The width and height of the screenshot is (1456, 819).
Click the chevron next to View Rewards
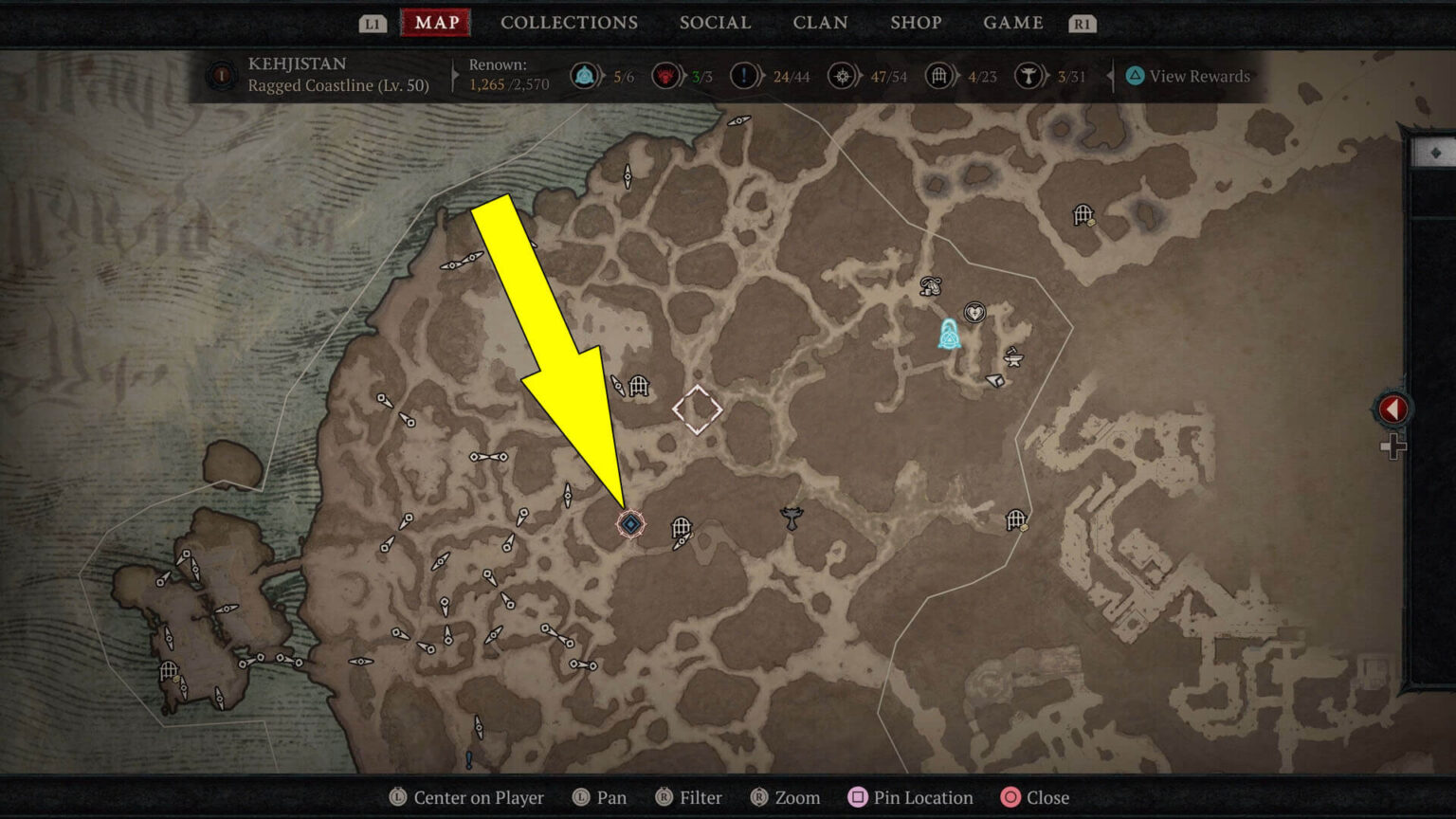tap(1110, 76)
